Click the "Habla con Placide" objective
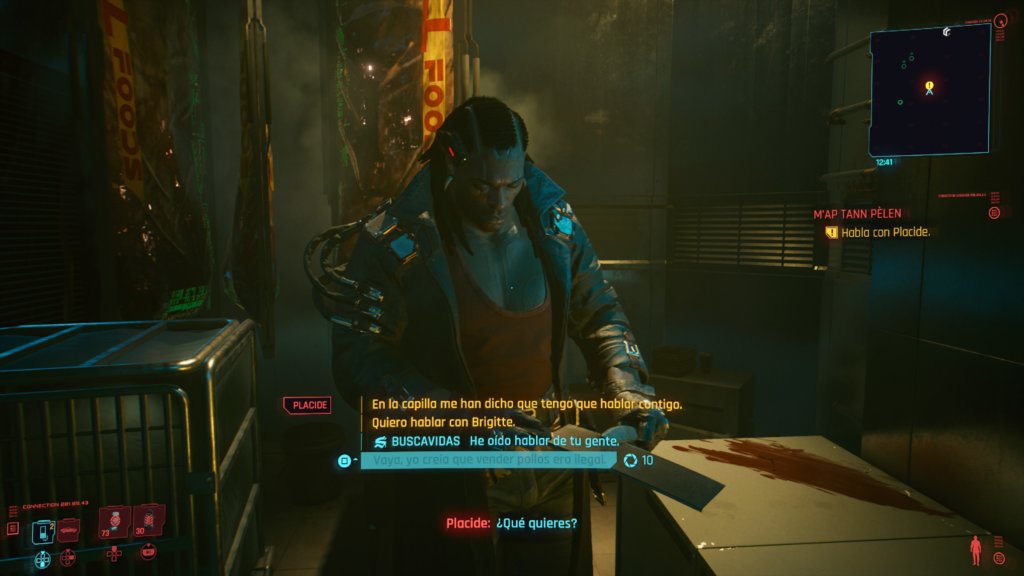 coord(885,232)
